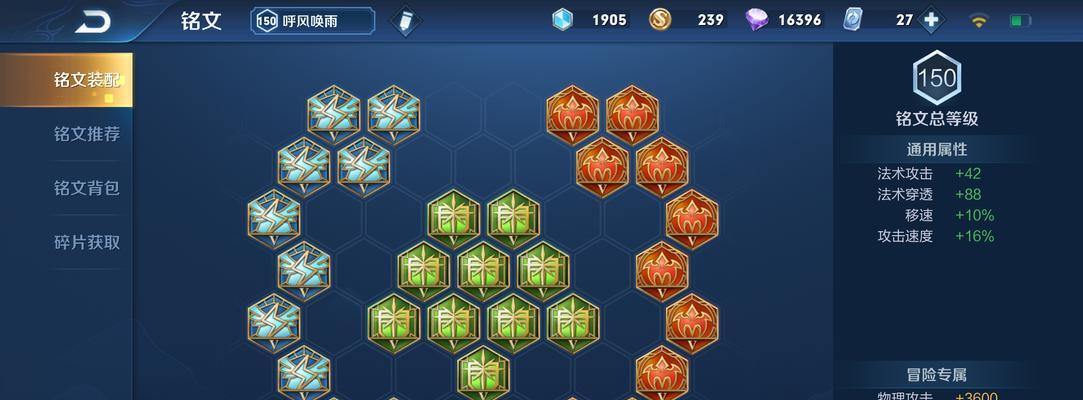The image size is (1083, 400).
Task: Open the 铭文推荐 tab
Action: coord(86,134)
